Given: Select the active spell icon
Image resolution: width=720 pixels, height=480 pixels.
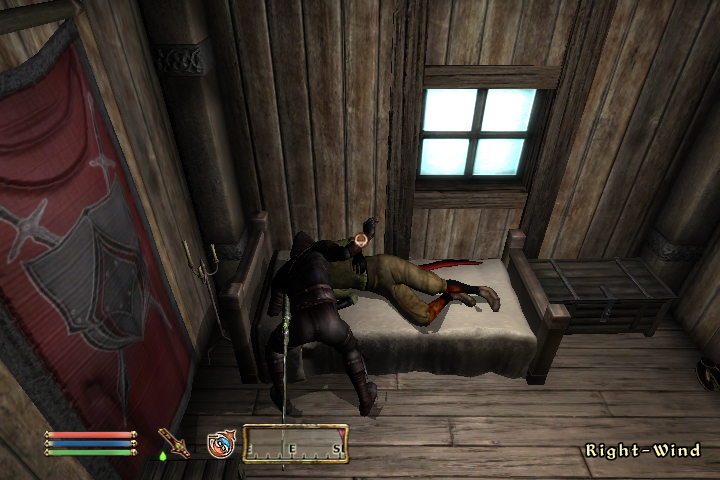Looking at the screenshot, I should click(221, 443).
